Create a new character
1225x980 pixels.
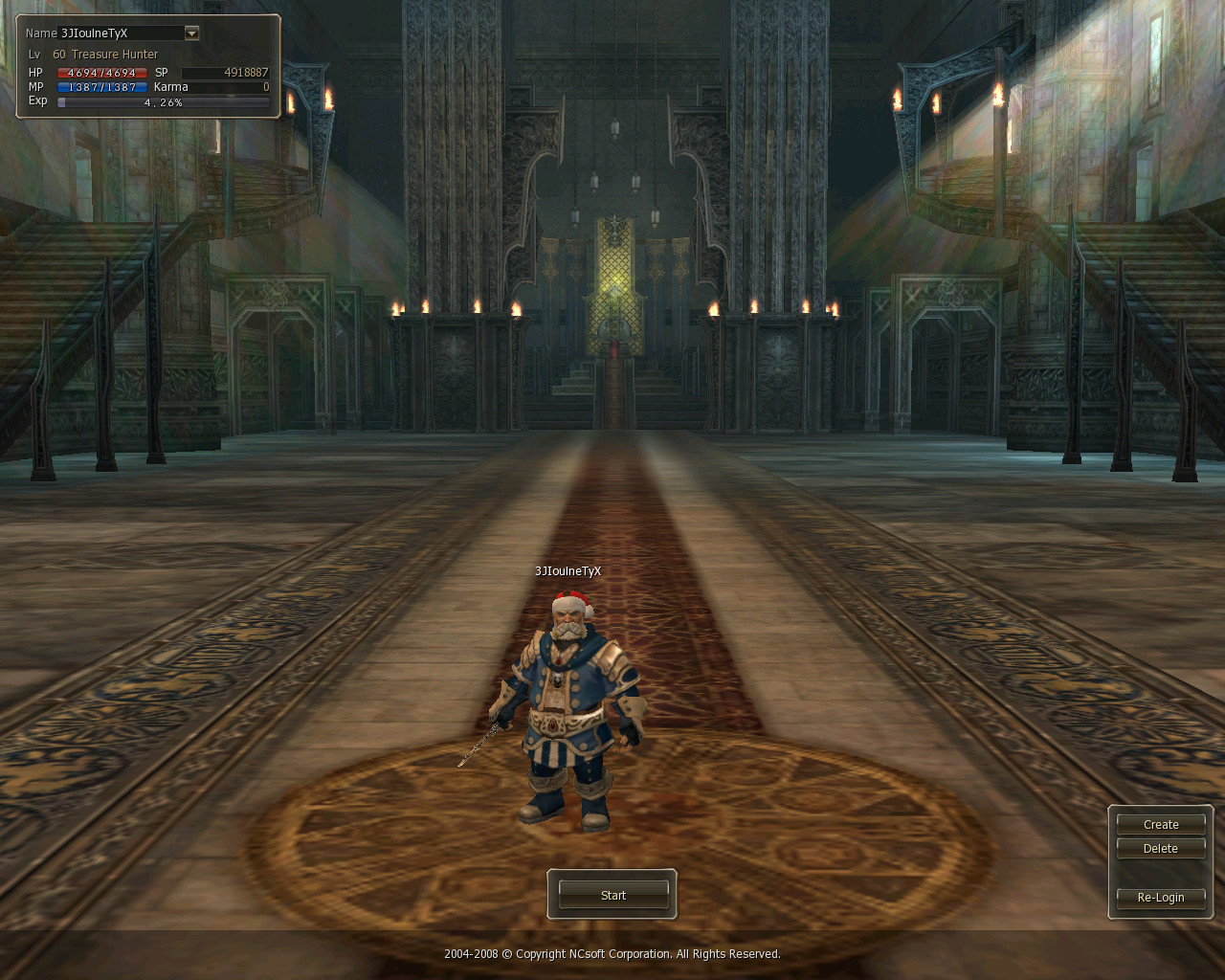[1160, 824]
